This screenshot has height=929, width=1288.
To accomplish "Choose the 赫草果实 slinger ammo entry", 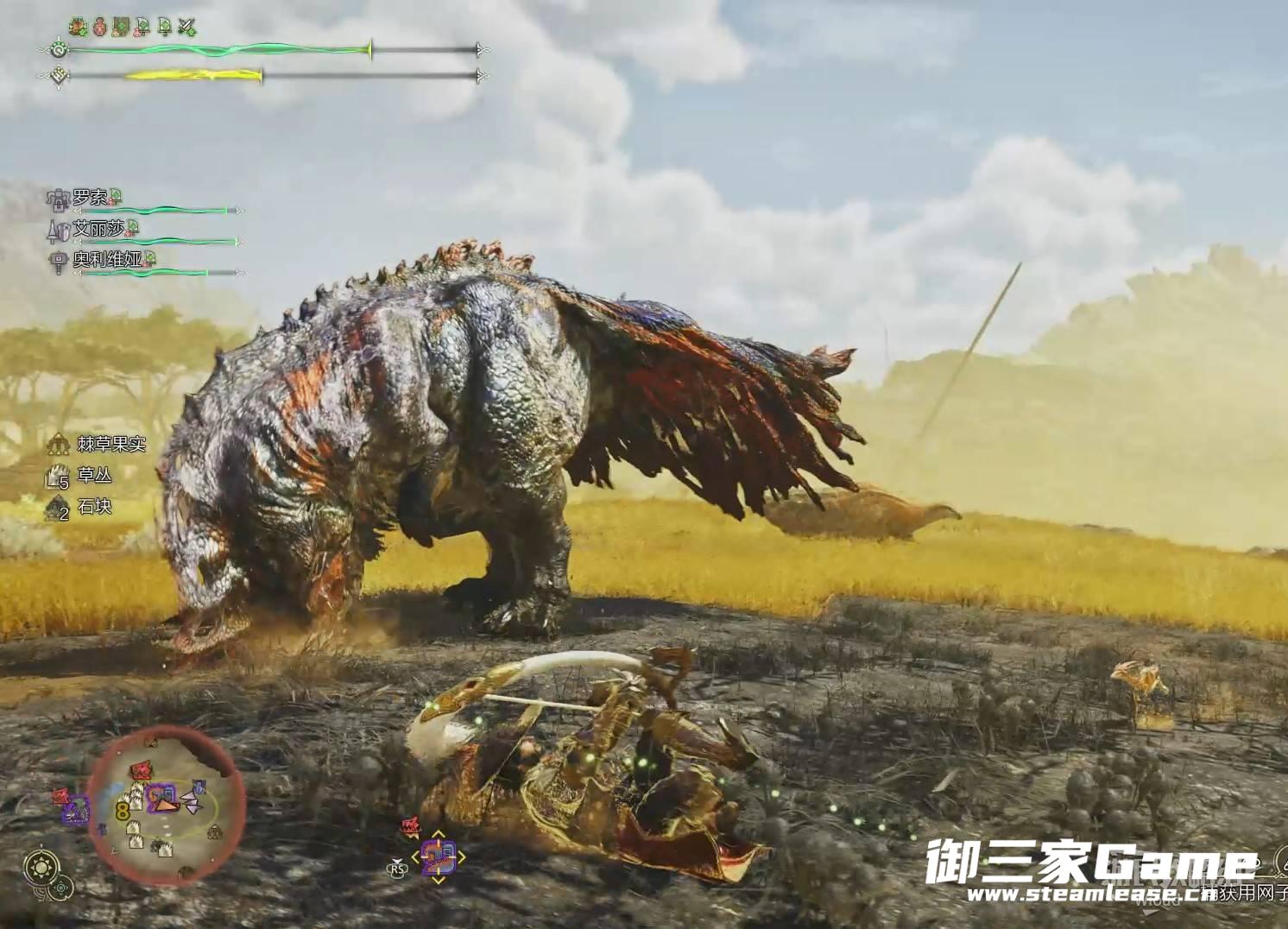I will click(x=110, y=444).
